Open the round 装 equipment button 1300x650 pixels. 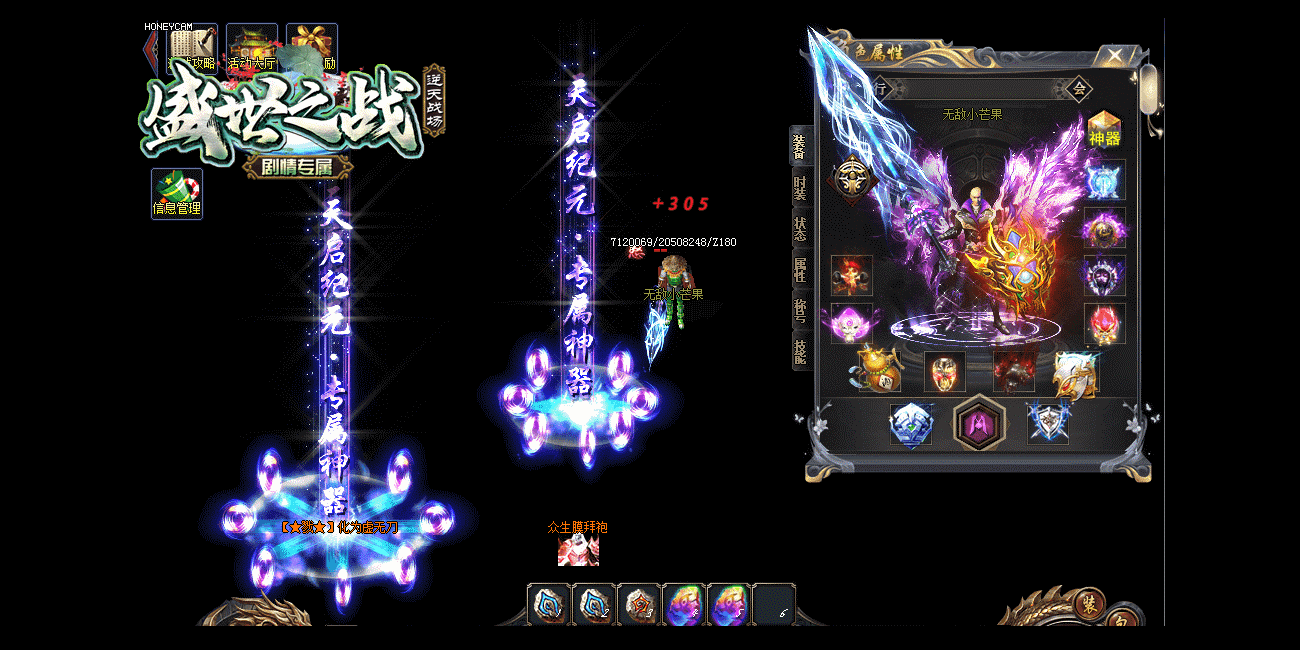[x=1089, y=604]
